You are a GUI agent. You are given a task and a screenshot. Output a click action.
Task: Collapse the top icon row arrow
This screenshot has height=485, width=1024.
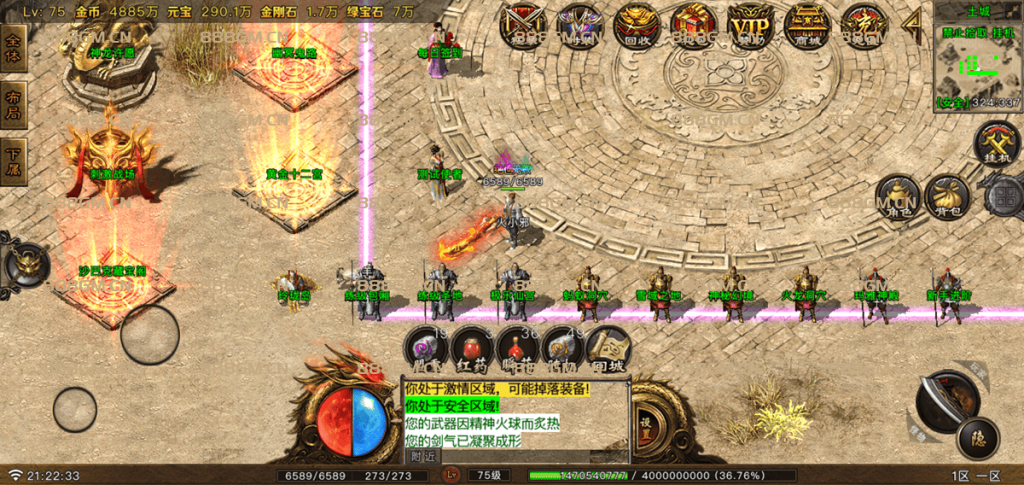(911, 24)
